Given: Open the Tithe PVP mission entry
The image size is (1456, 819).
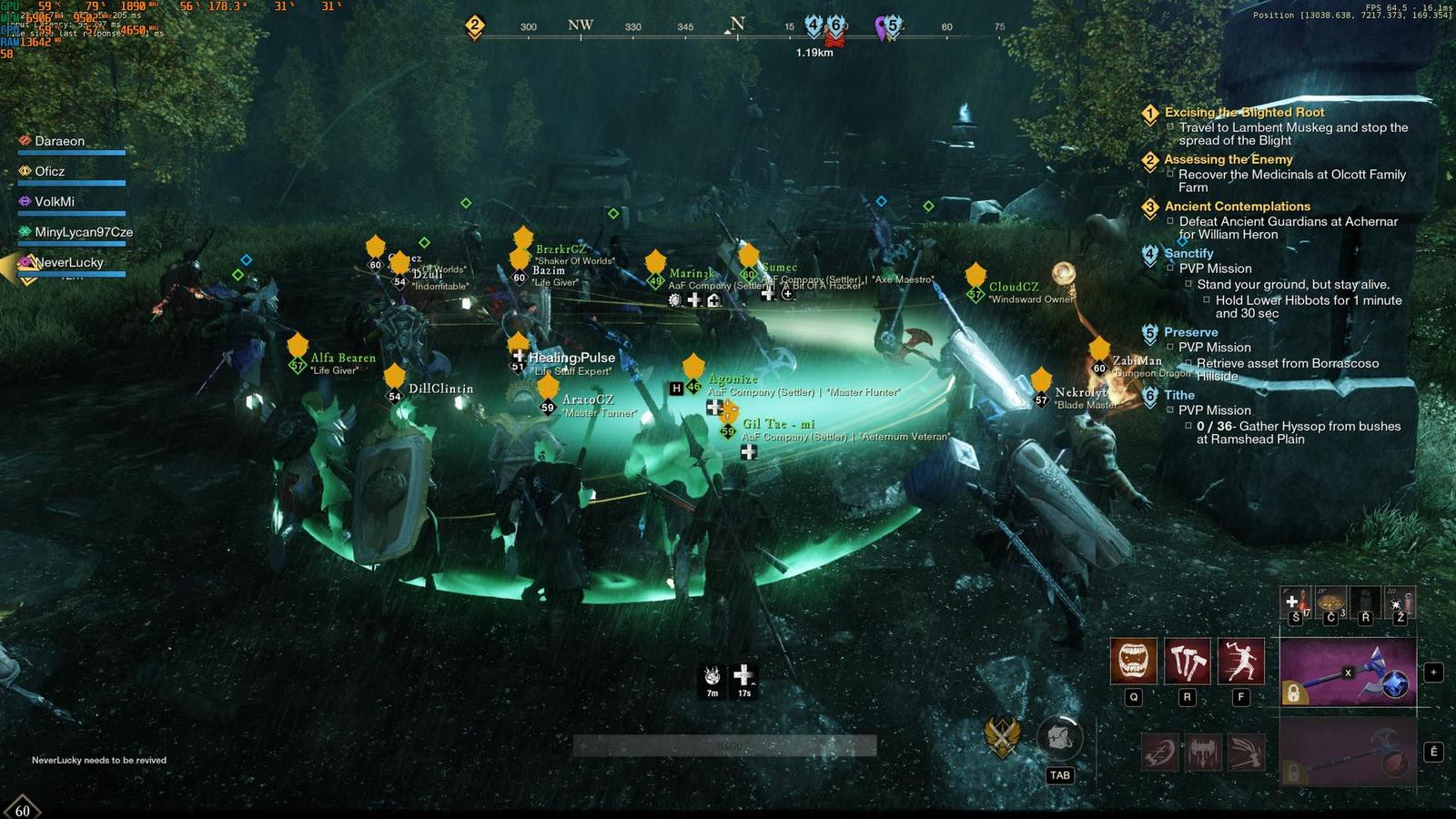Looking at the screenshot, I should pyautogui.click(x=1179, y=395).
